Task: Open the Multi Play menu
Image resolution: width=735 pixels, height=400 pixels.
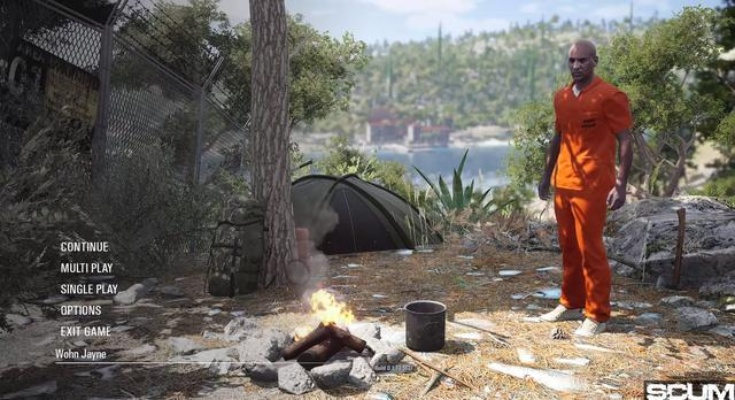Action: pos(86,268)
